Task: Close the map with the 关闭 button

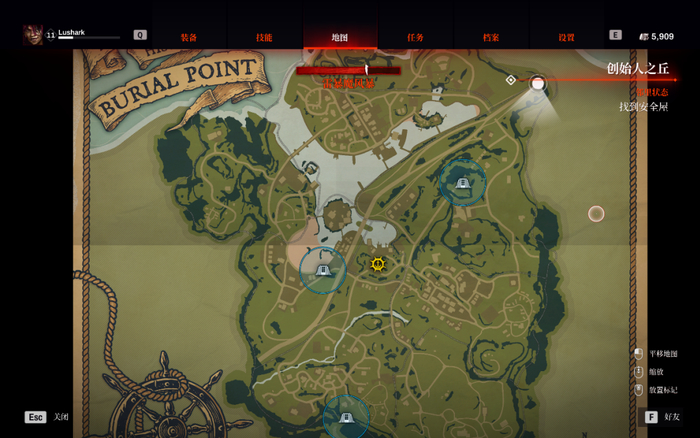Action: pyautogui.click(x=48, y=417)
